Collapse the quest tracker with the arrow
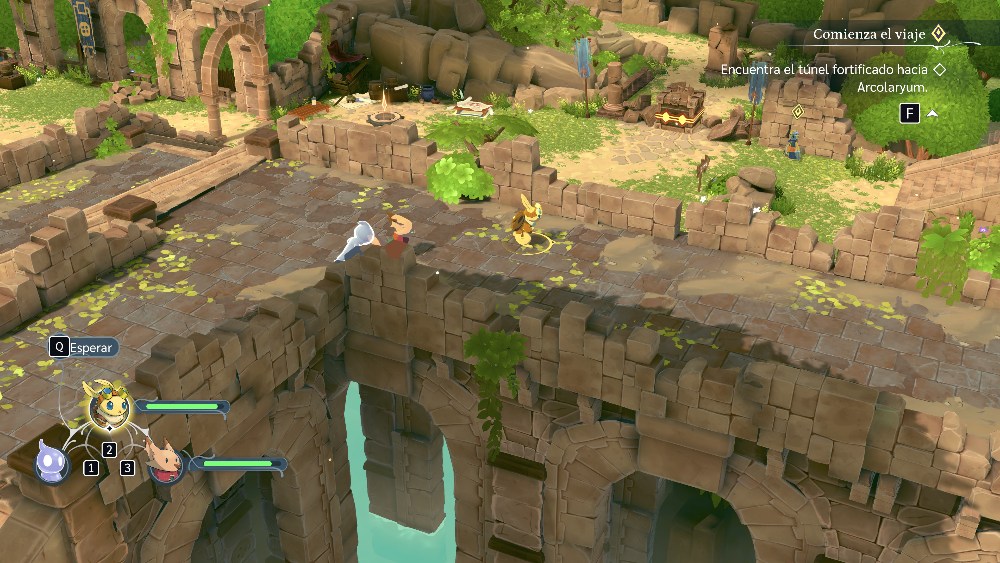 point(932,113)
